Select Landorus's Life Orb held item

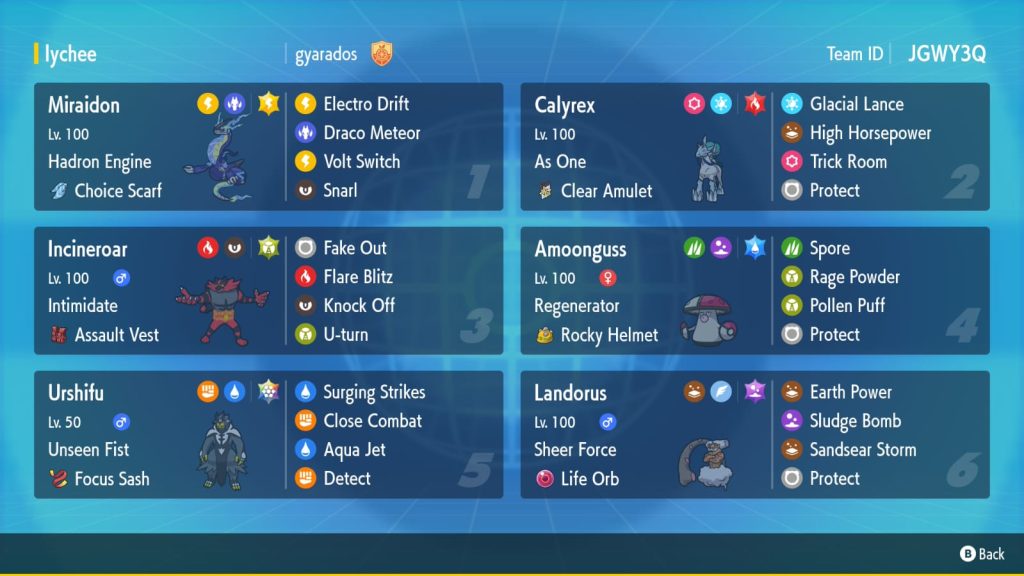[589, 479]
